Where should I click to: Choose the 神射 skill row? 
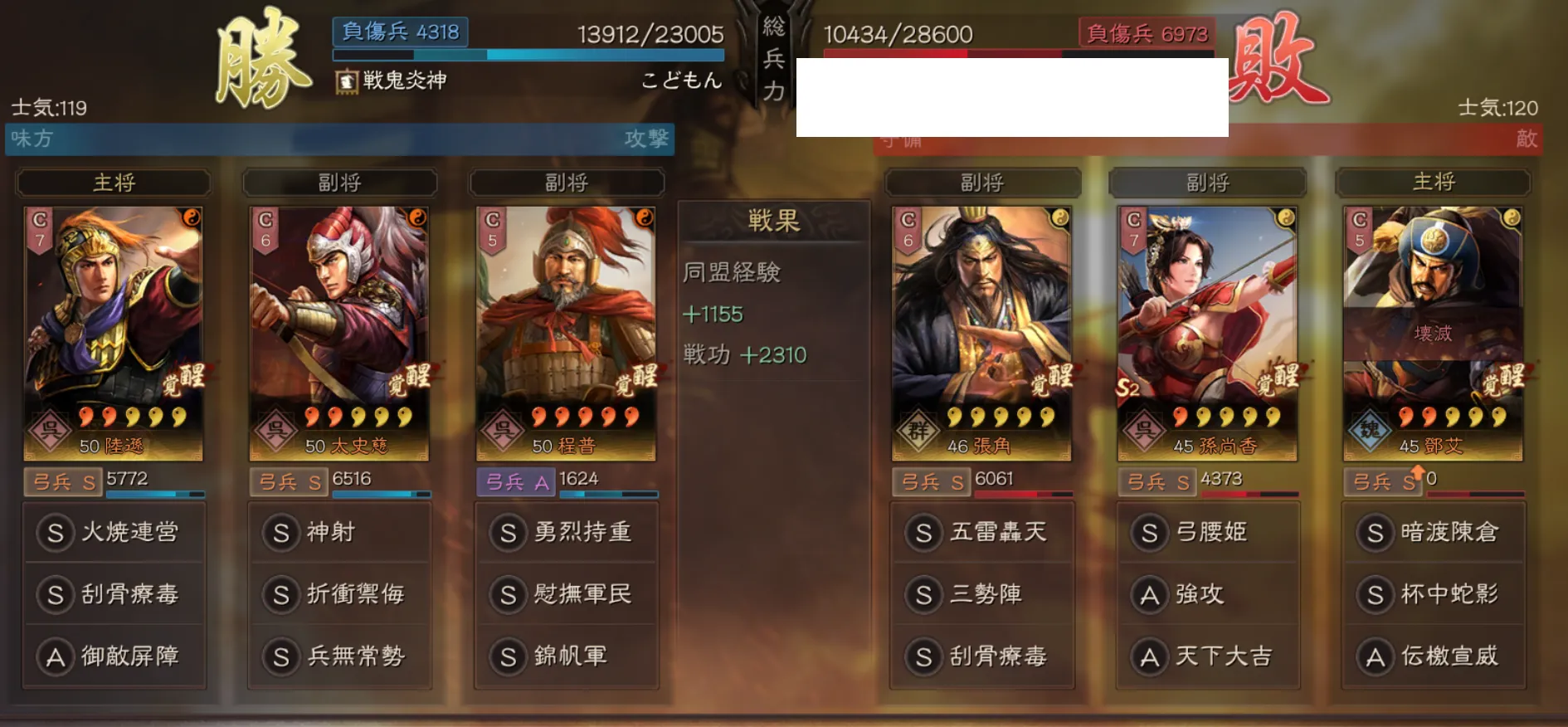tap(340, 532)
